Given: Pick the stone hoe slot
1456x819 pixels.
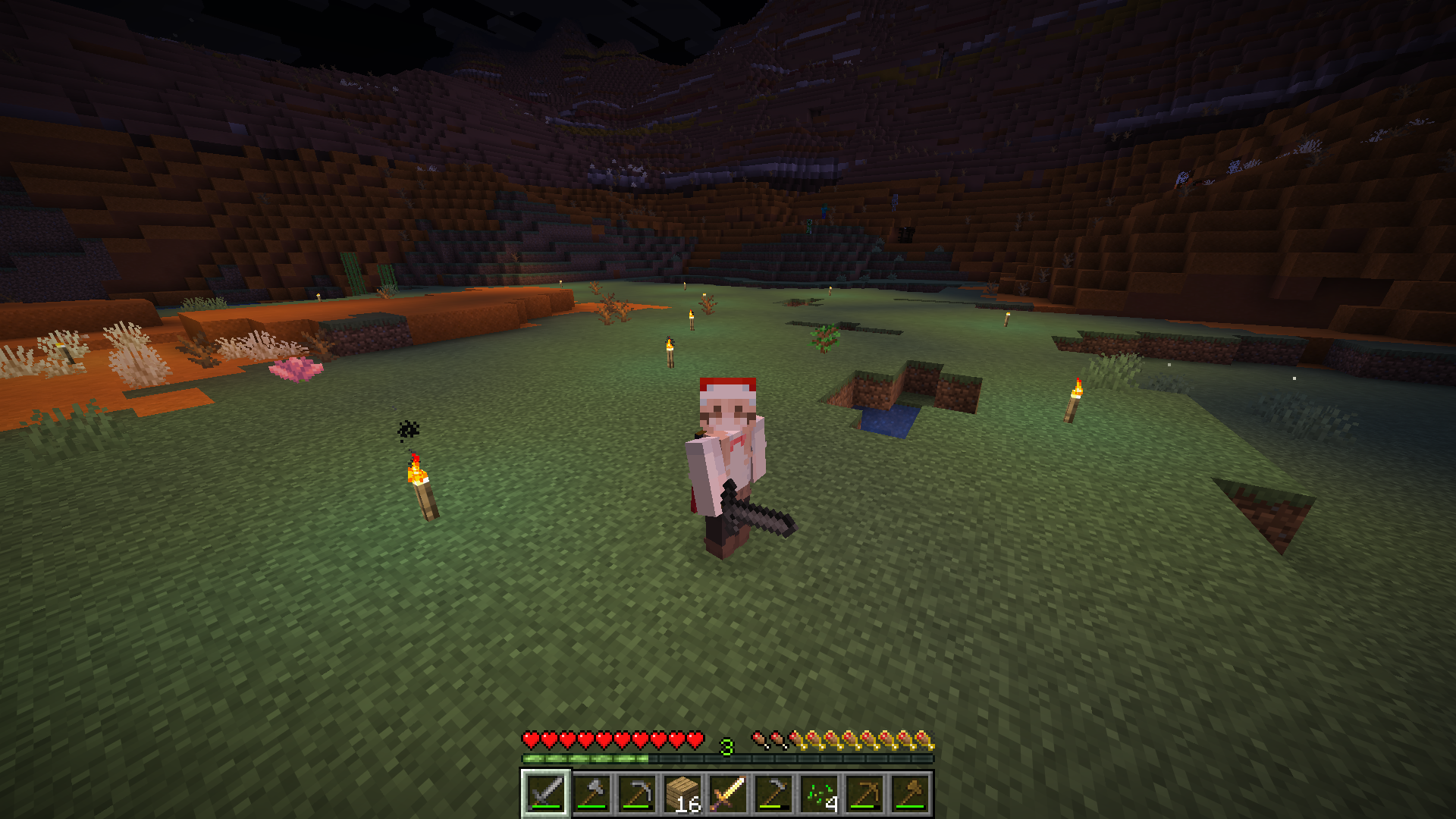Looking at the screenshot, I should [773, 794].
